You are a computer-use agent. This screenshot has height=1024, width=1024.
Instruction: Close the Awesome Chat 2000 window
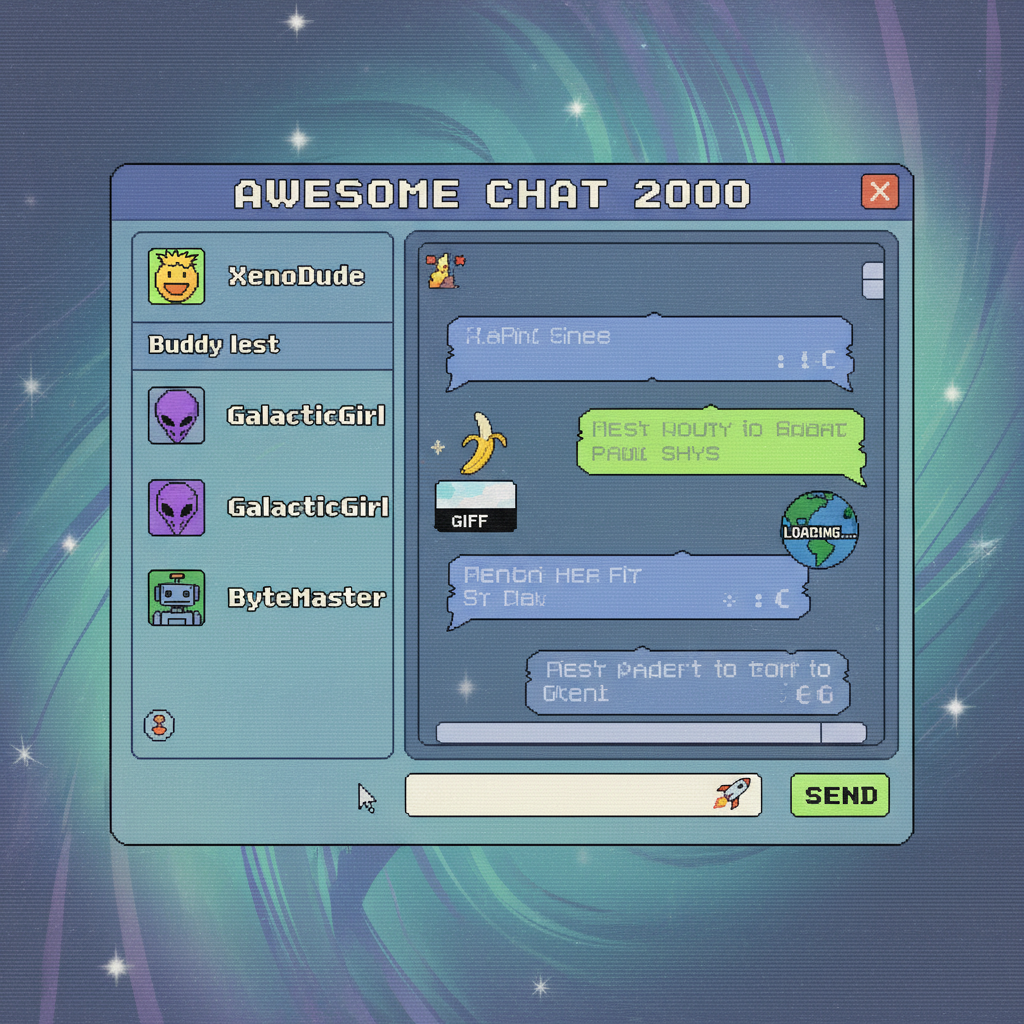pyautogui.click(x=880, y=192)
